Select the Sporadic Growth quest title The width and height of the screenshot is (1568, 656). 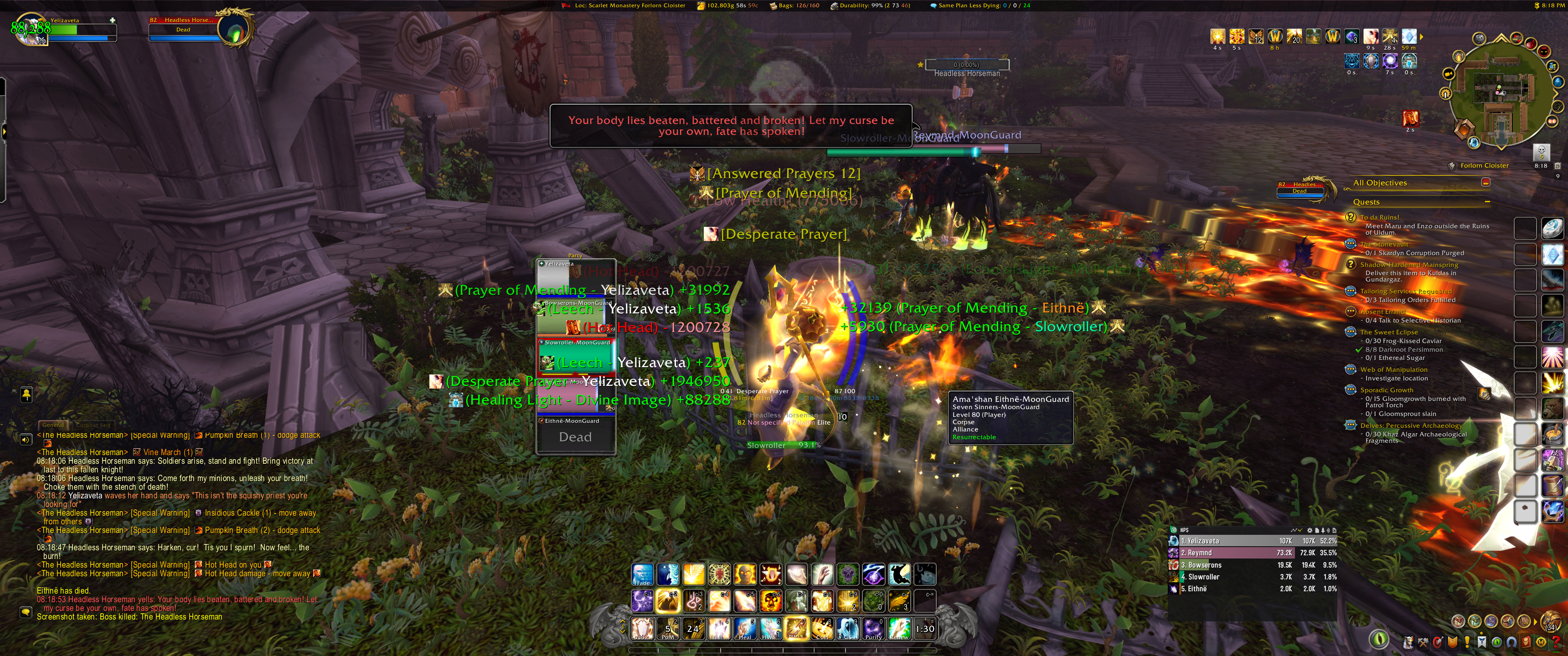[x=1387, y=390]
